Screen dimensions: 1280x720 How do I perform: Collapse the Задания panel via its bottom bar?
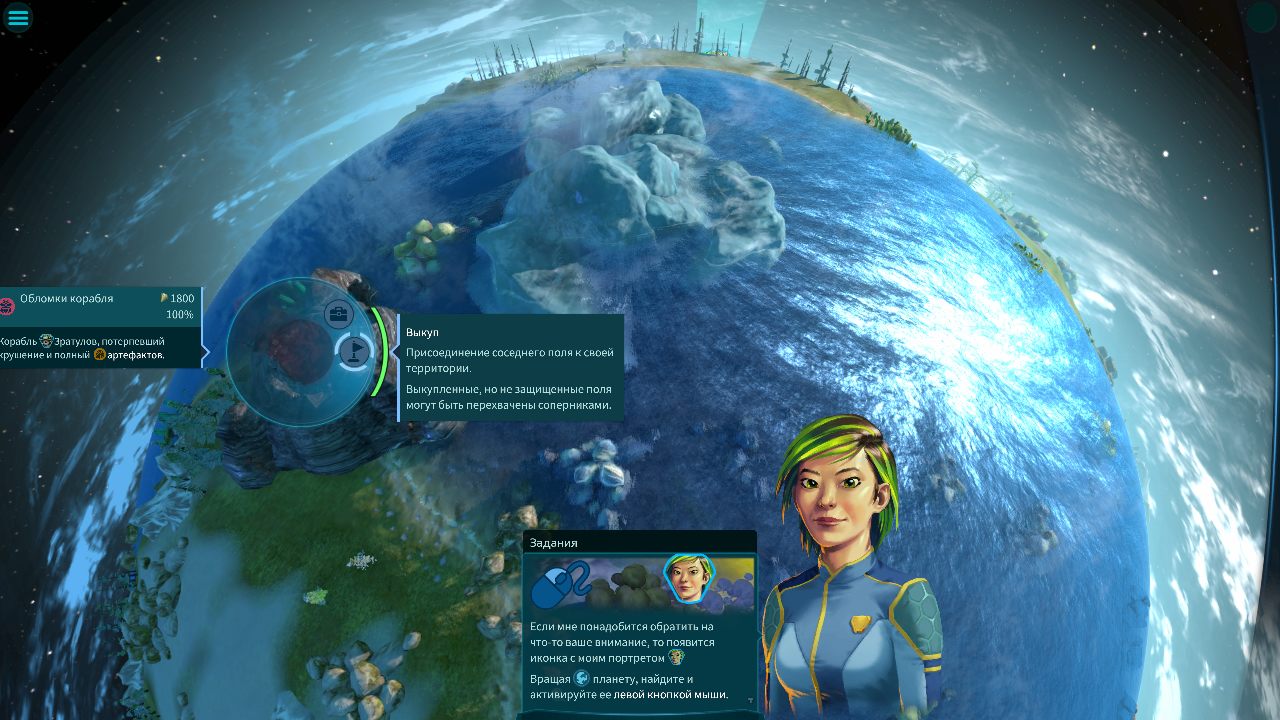(639, 715)
